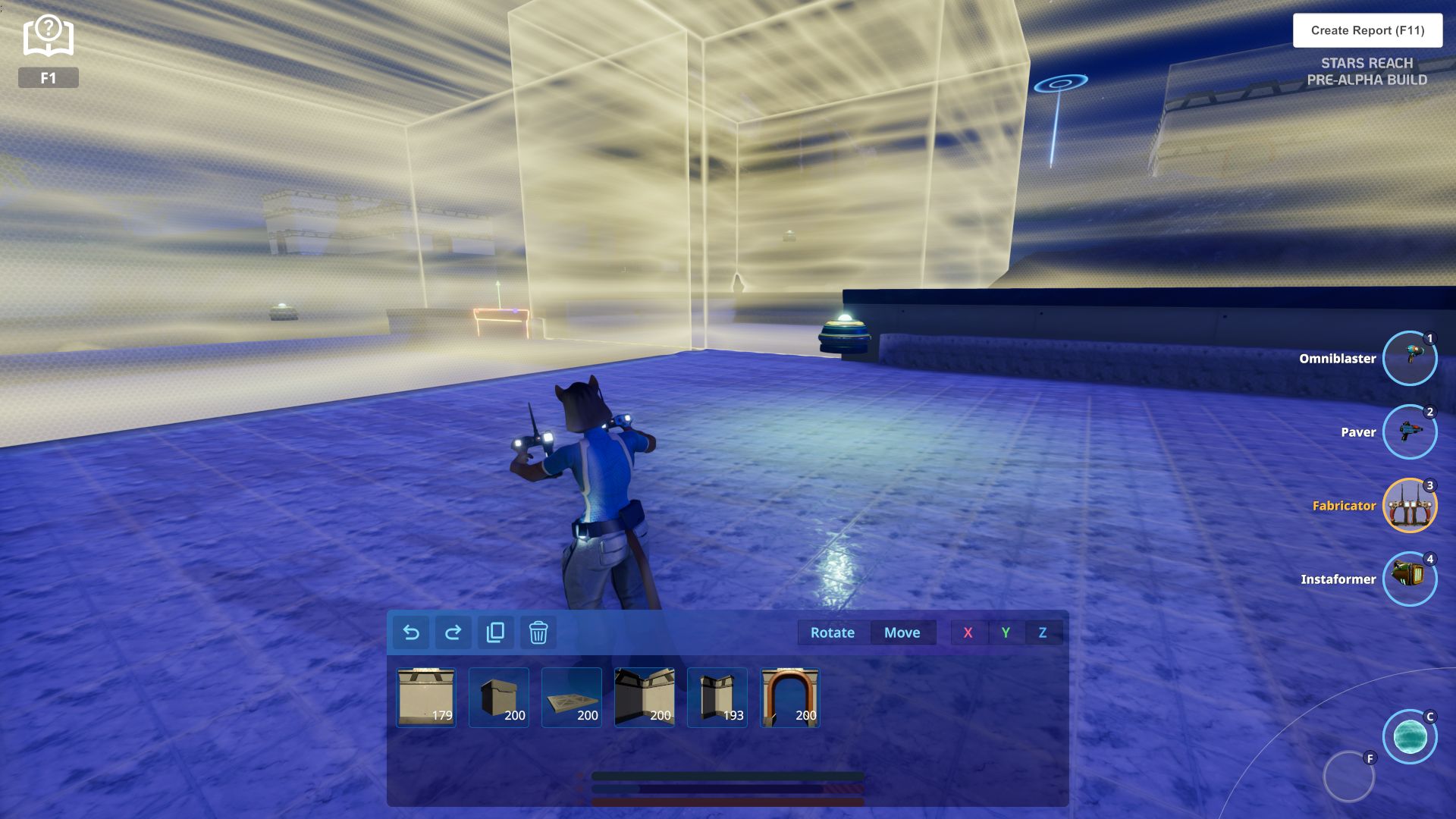1456x819 pixels.
Task: Select the archway building piece
Action: coord(790,698)
